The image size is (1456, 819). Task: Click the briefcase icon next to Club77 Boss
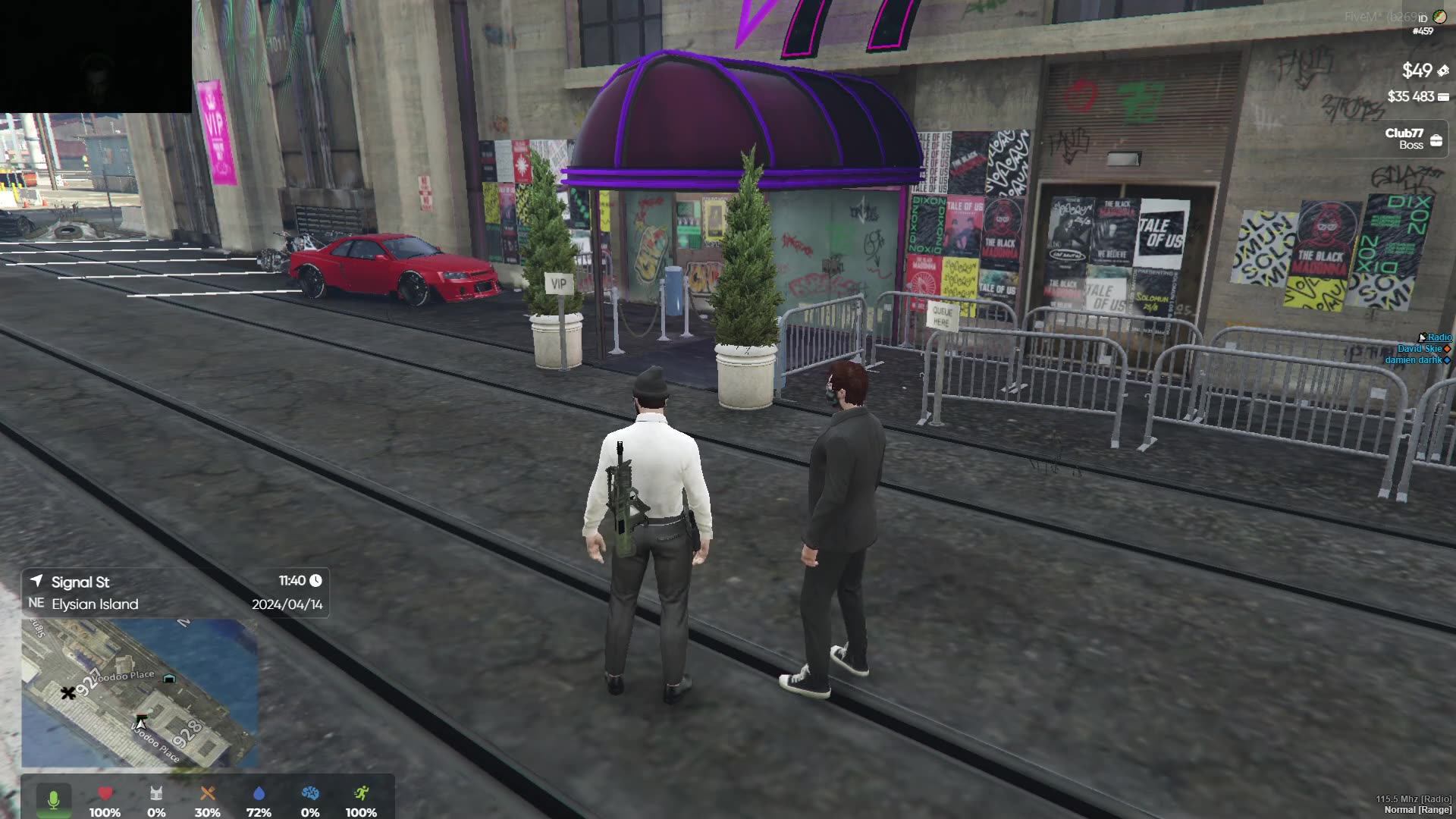pos(1436,139)
